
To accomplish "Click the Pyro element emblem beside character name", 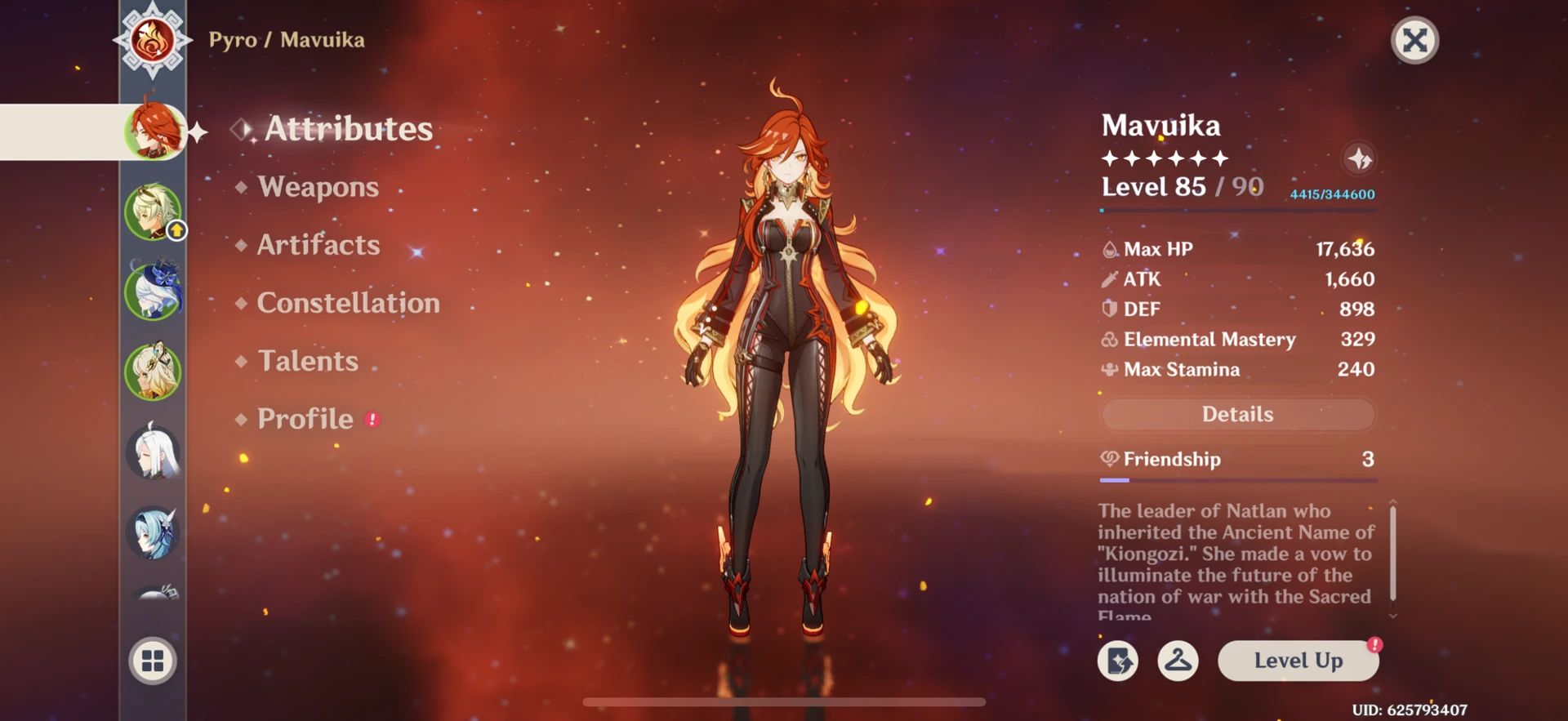I will [153, 39].
